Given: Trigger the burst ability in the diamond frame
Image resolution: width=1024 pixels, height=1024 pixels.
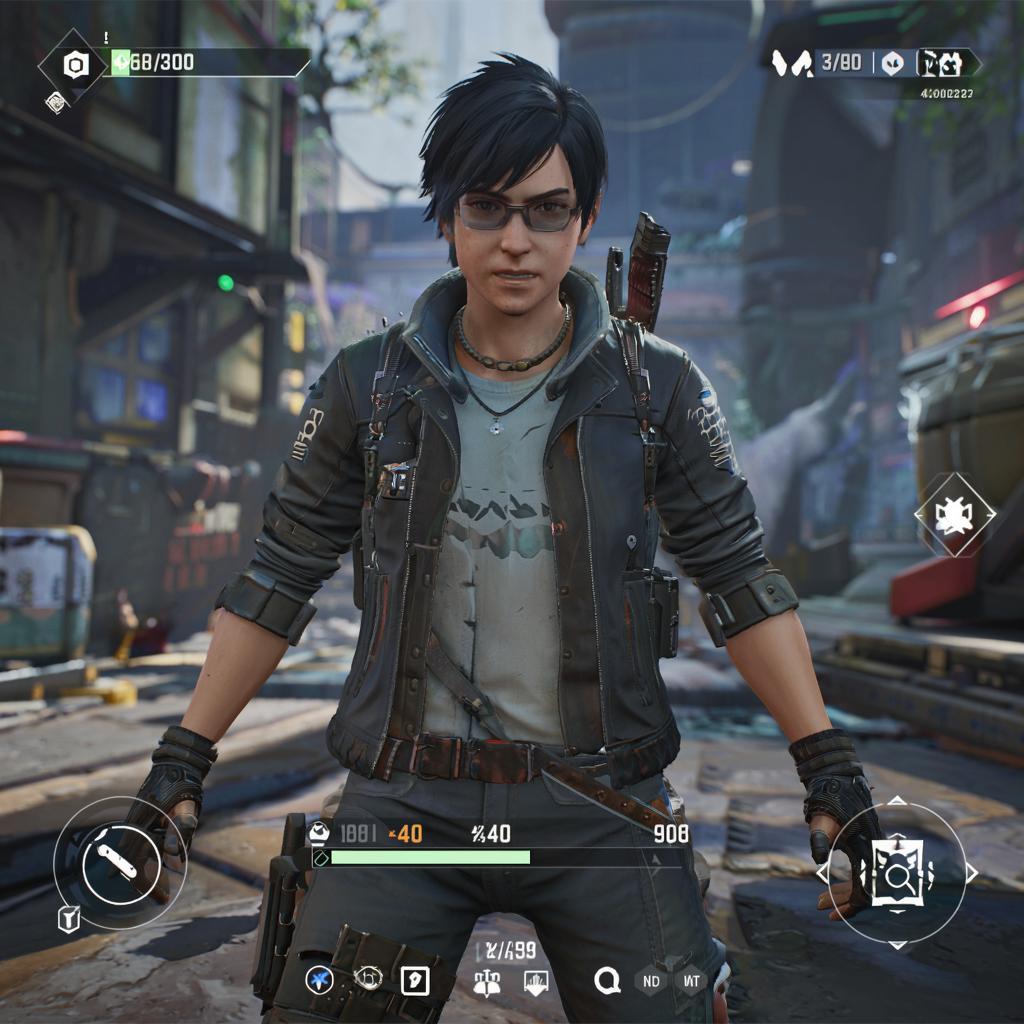Looking at the screenshot, I should (954, 515).
